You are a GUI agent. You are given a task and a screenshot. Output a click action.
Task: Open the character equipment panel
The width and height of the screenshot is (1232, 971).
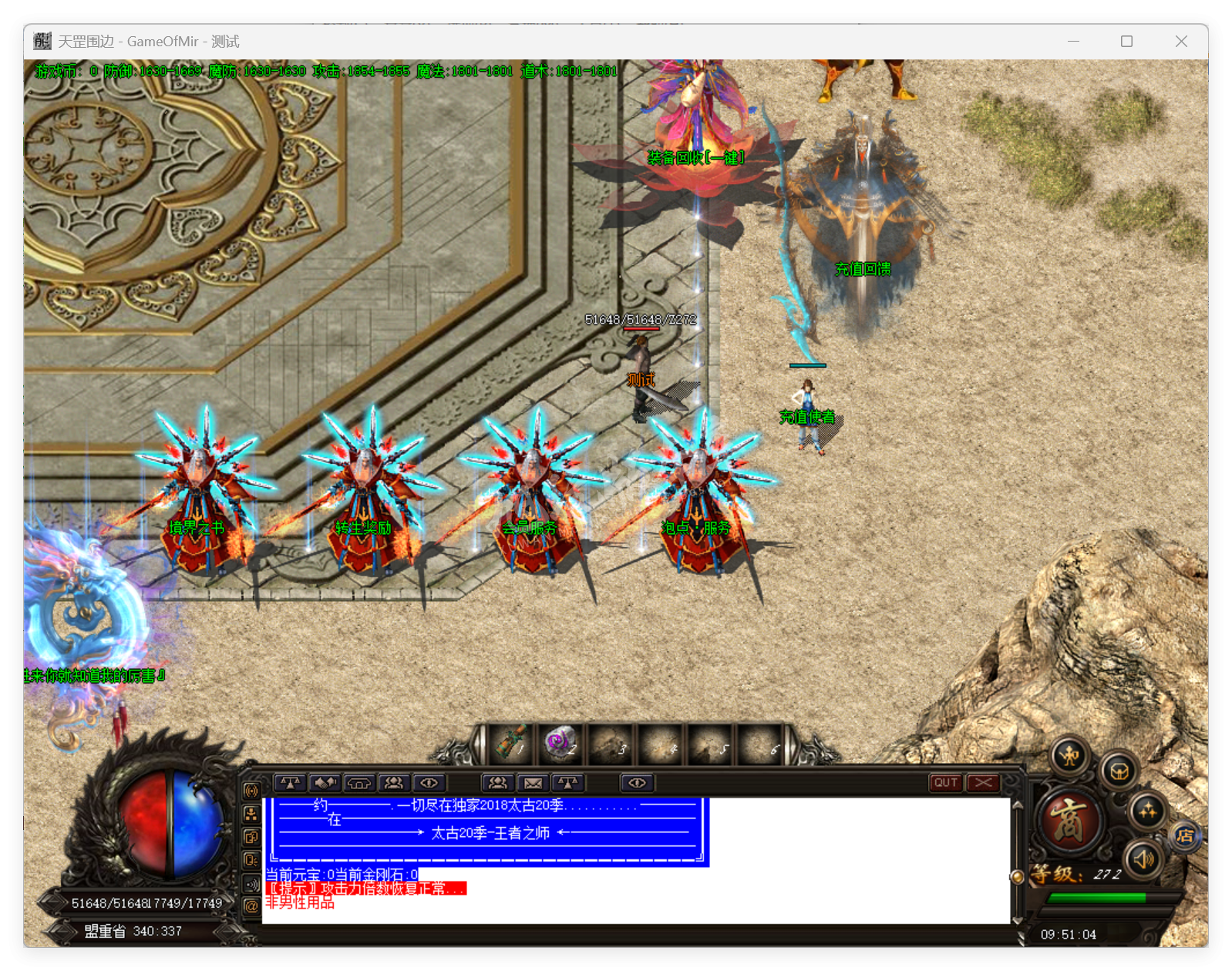click(1070, 757)
